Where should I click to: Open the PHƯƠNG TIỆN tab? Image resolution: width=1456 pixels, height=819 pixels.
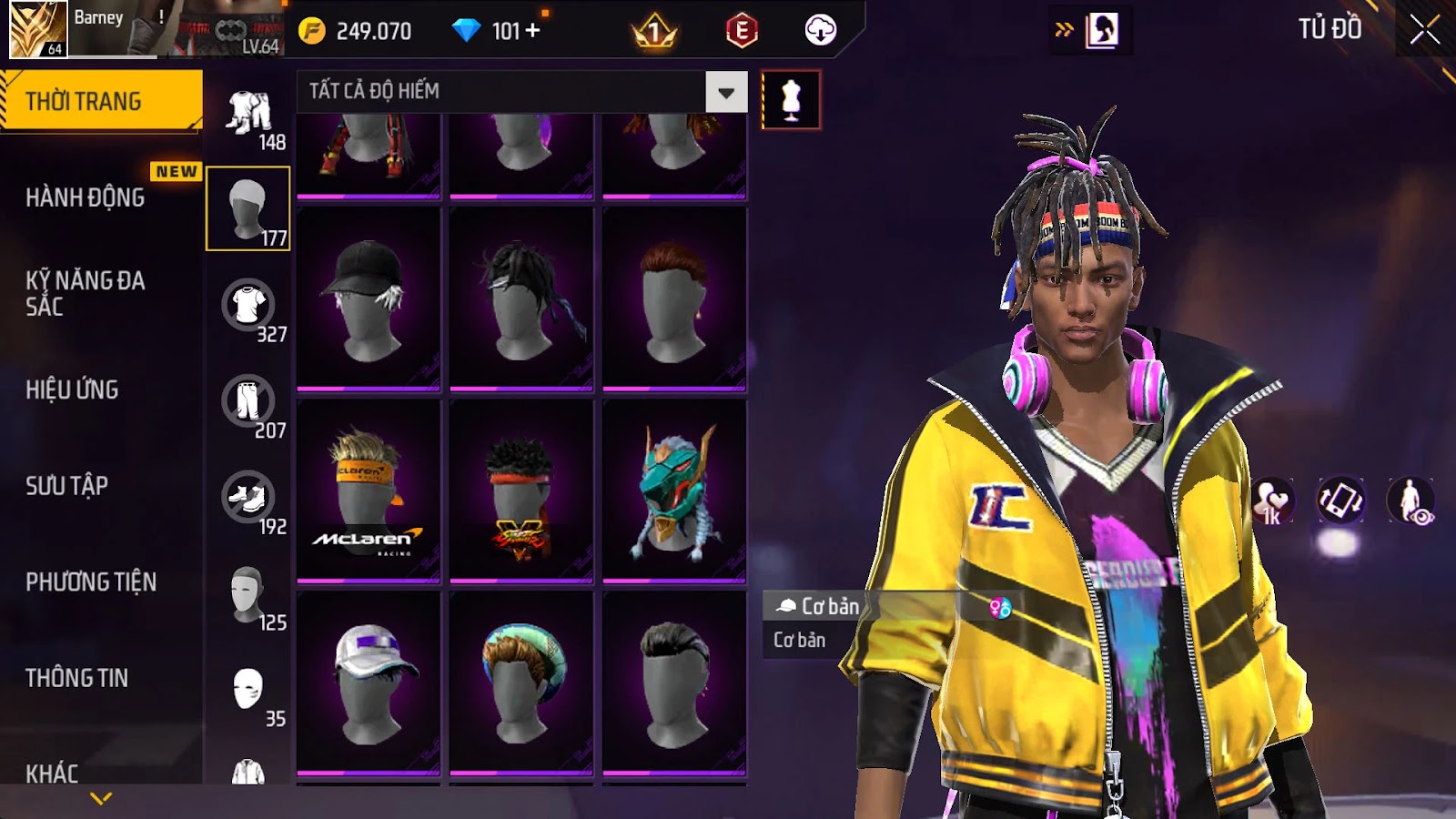point(91,581)
